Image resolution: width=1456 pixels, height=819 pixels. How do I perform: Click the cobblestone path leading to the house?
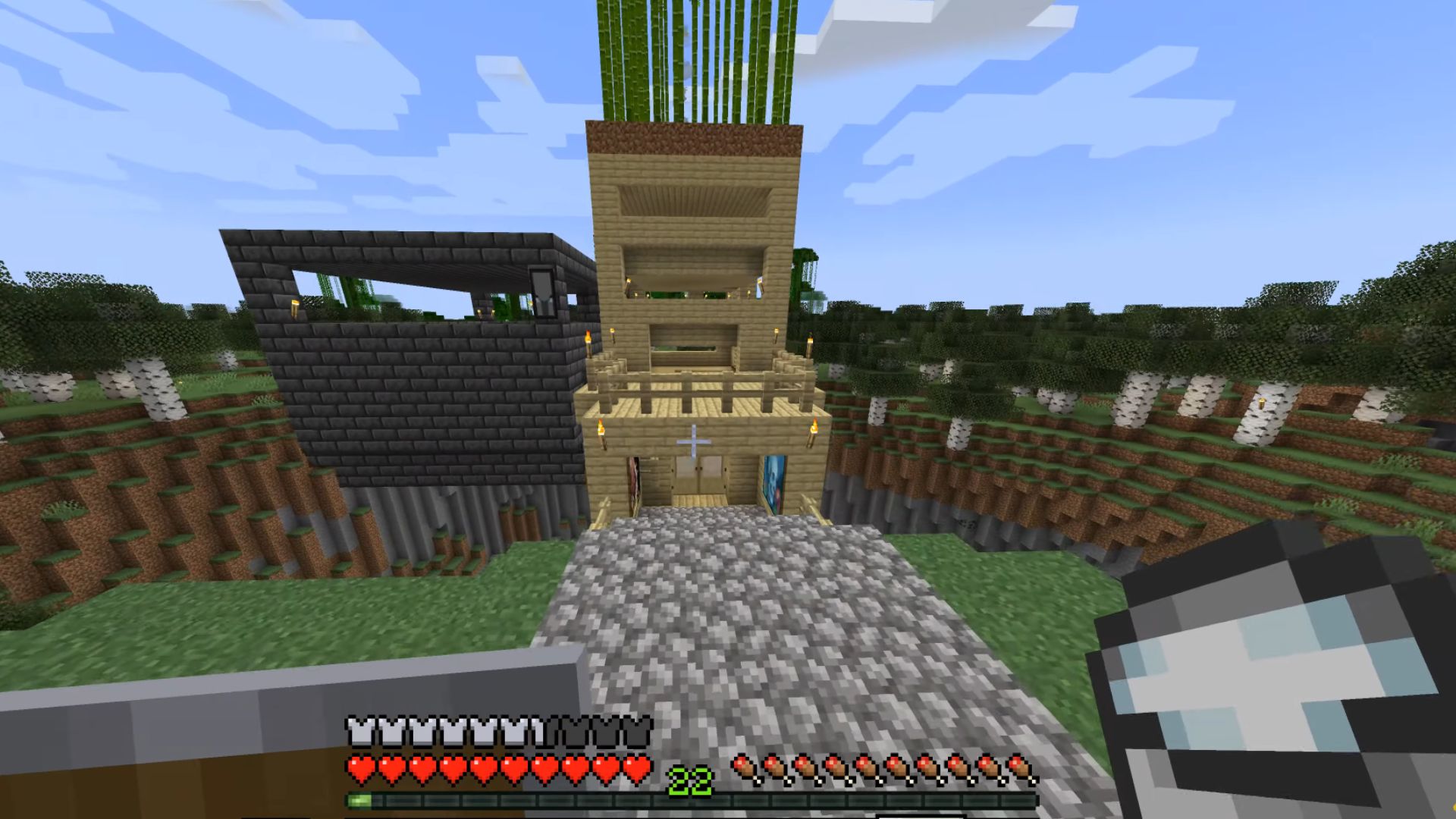coord(720,607)
